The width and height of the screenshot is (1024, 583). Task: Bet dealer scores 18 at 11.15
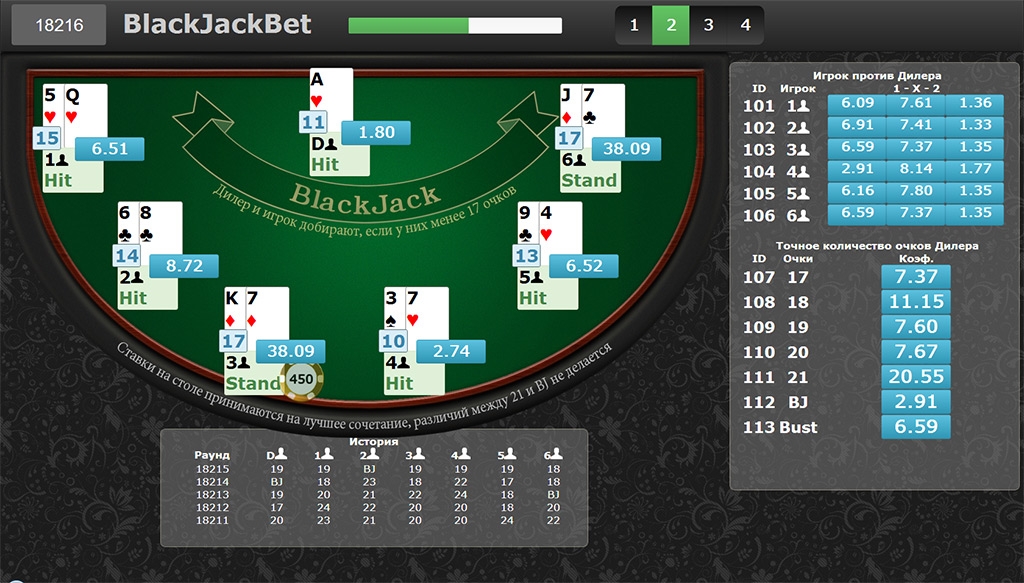916,301
